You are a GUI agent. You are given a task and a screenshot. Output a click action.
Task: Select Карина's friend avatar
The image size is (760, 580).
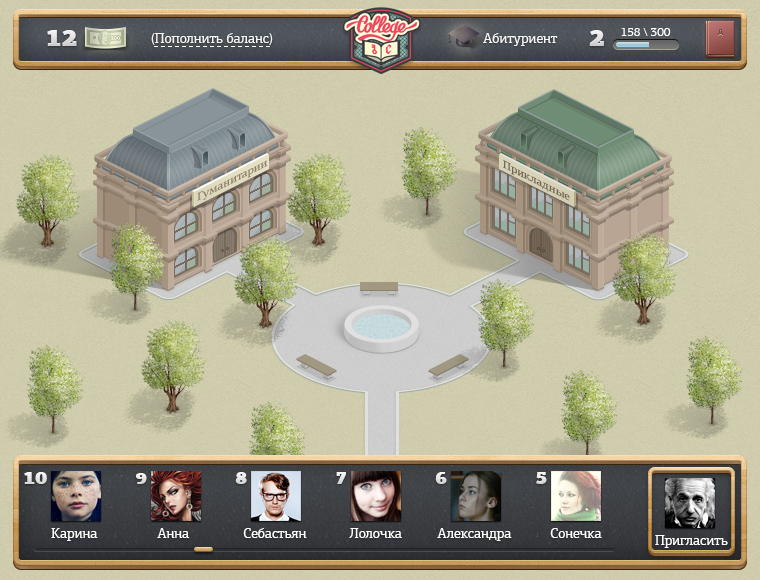76,496
